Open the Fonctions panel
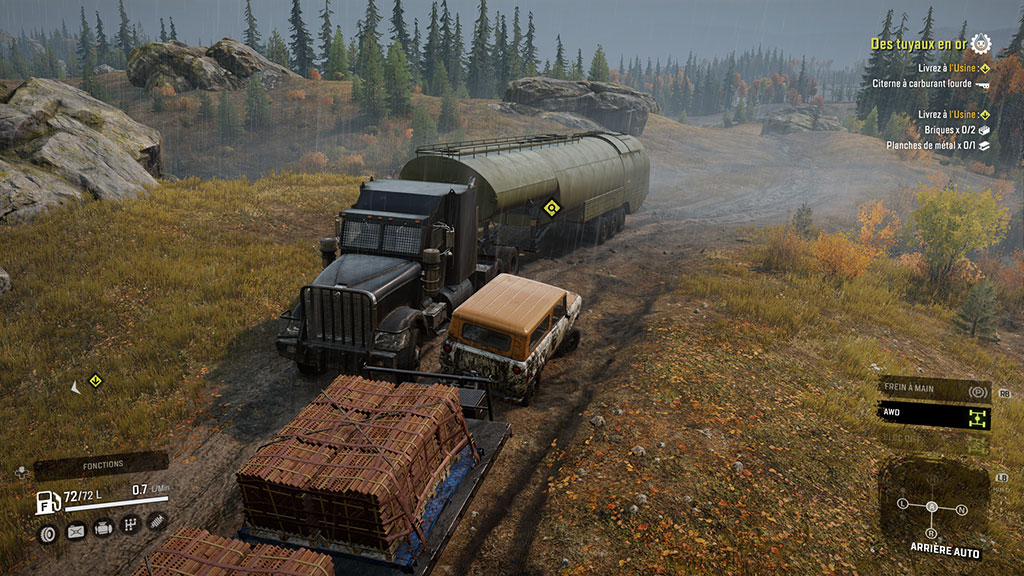 coord(102,465)
